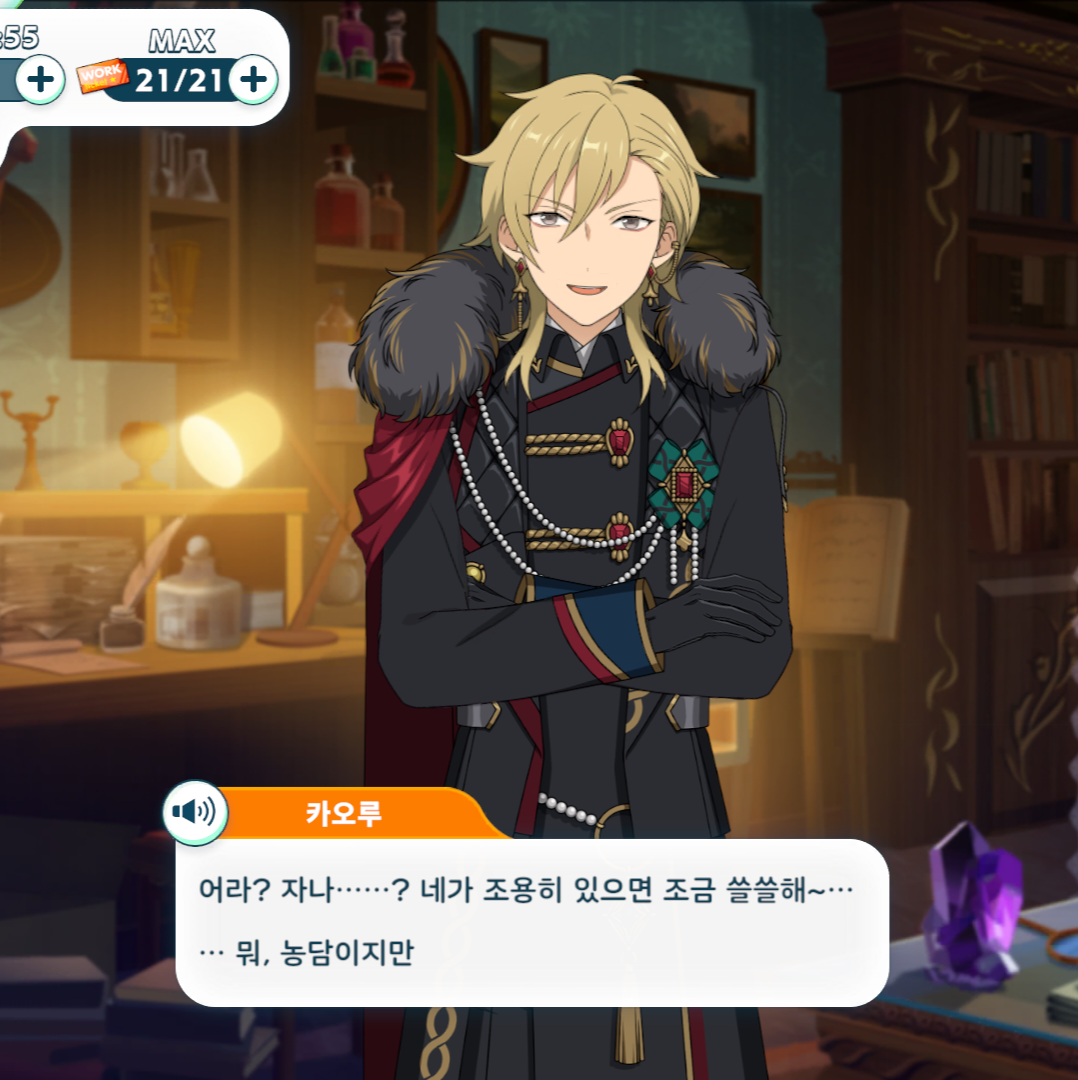Tap Kaoru's dialogue speech bubble
The width and height of the screenshot is (1078, 1080).
point(531,921)
